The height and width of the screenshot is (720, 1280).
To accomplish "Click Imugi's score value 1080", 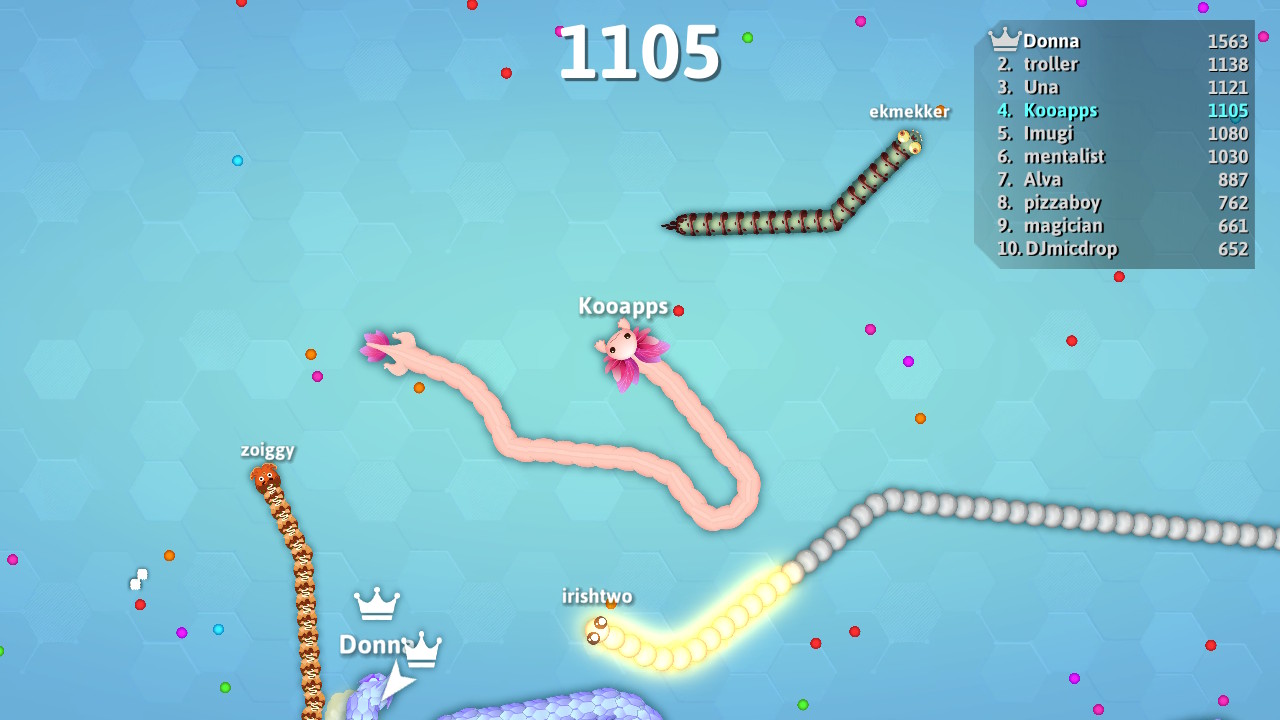I will (x=1229, y=133).
